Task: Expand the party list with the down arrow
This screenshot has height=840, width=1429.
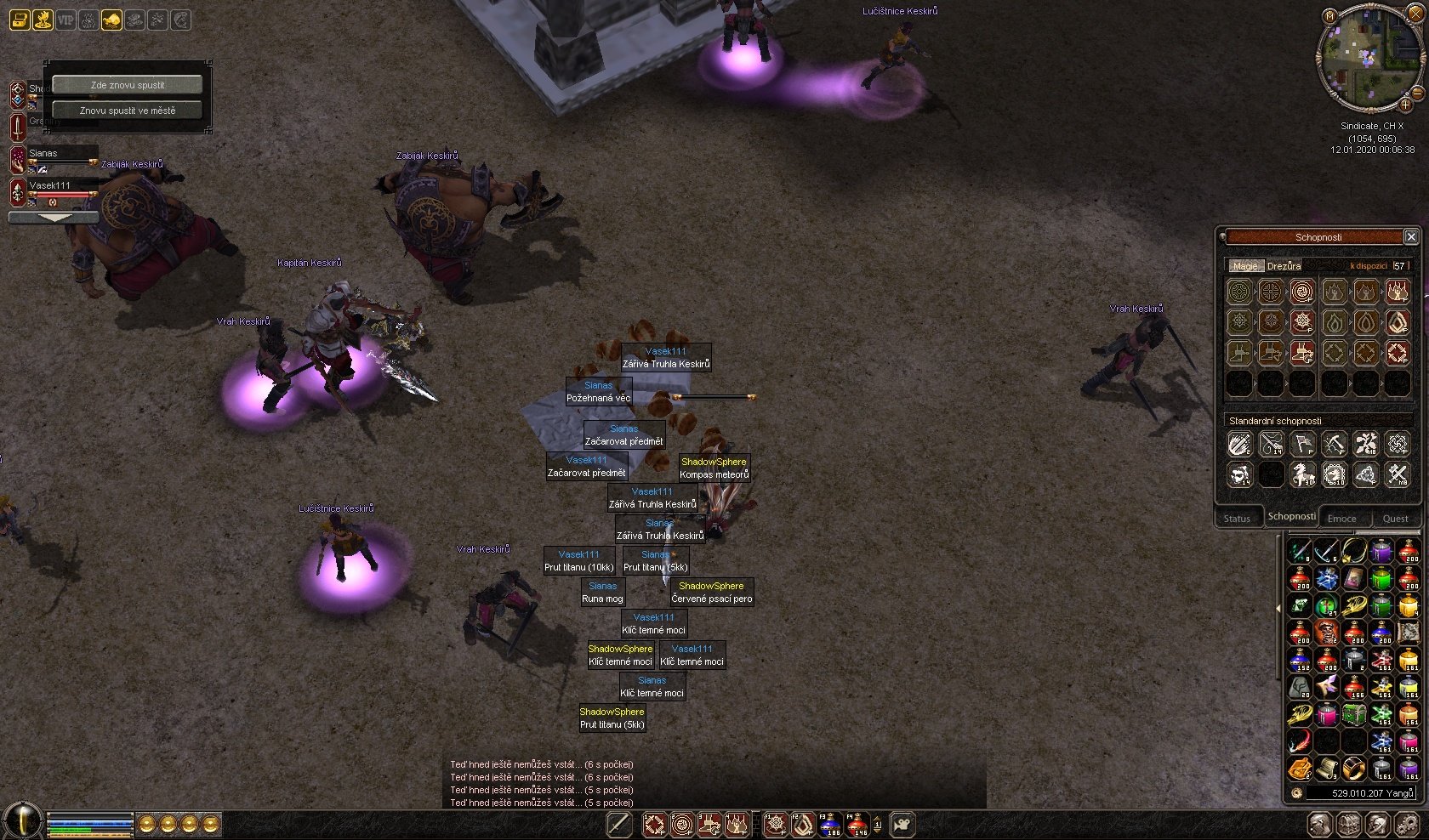Action: click(53, 218)
